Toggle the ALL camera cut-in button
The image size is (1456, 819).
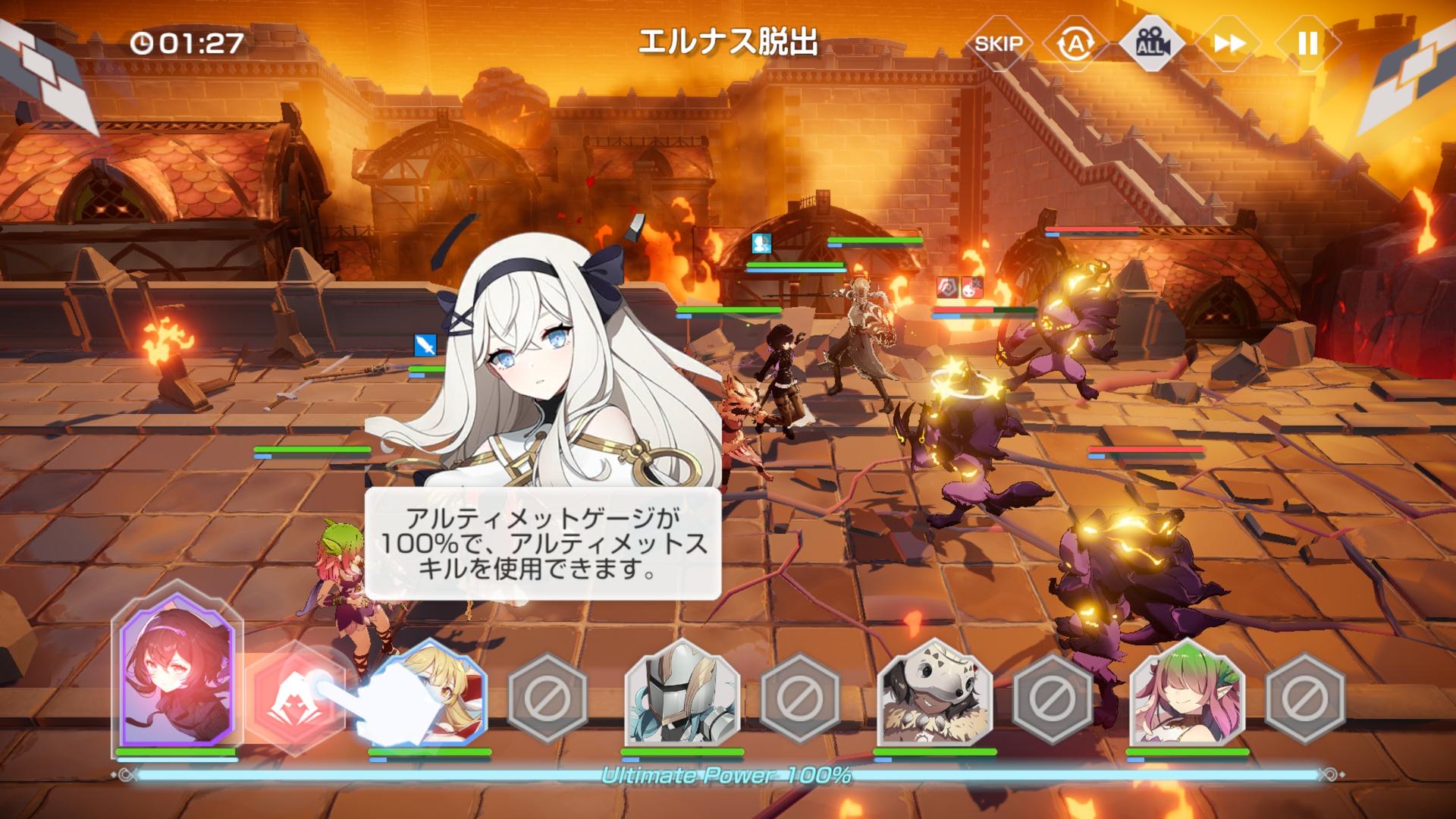click(x=1152, y=44)
